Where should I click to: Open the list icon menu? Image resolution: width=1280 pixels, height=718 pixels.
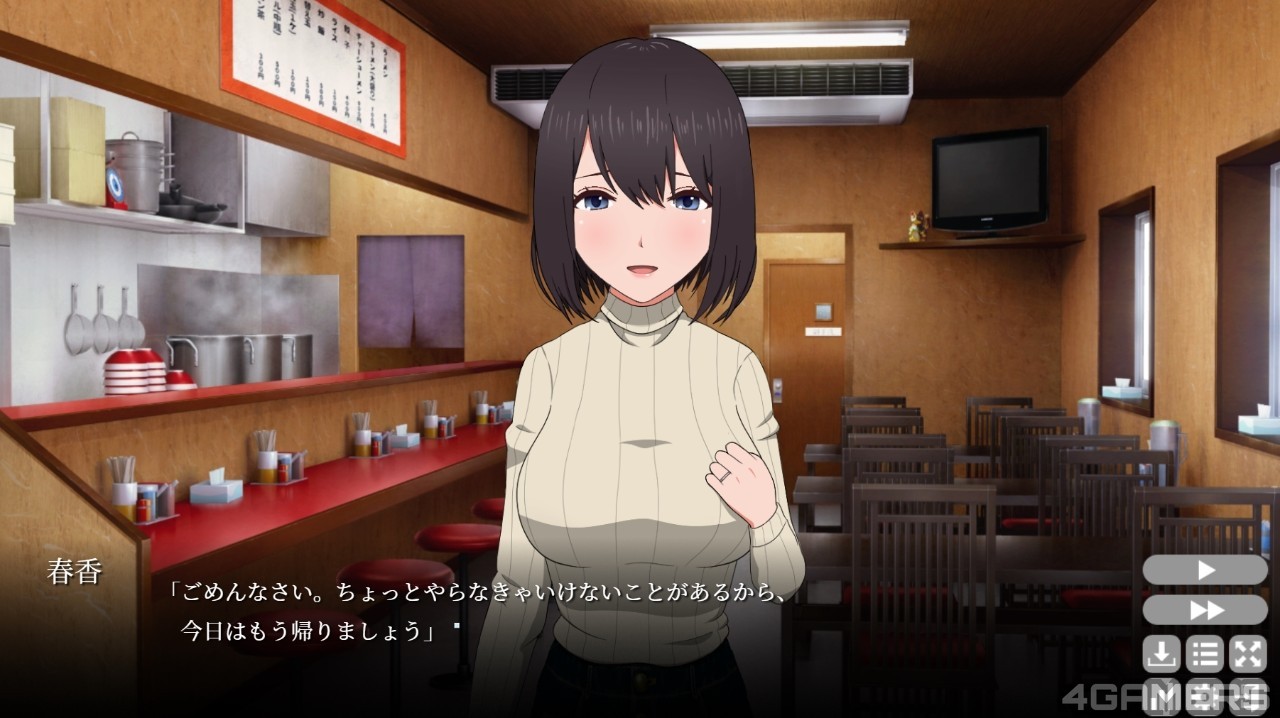[x=1205, y=654]
